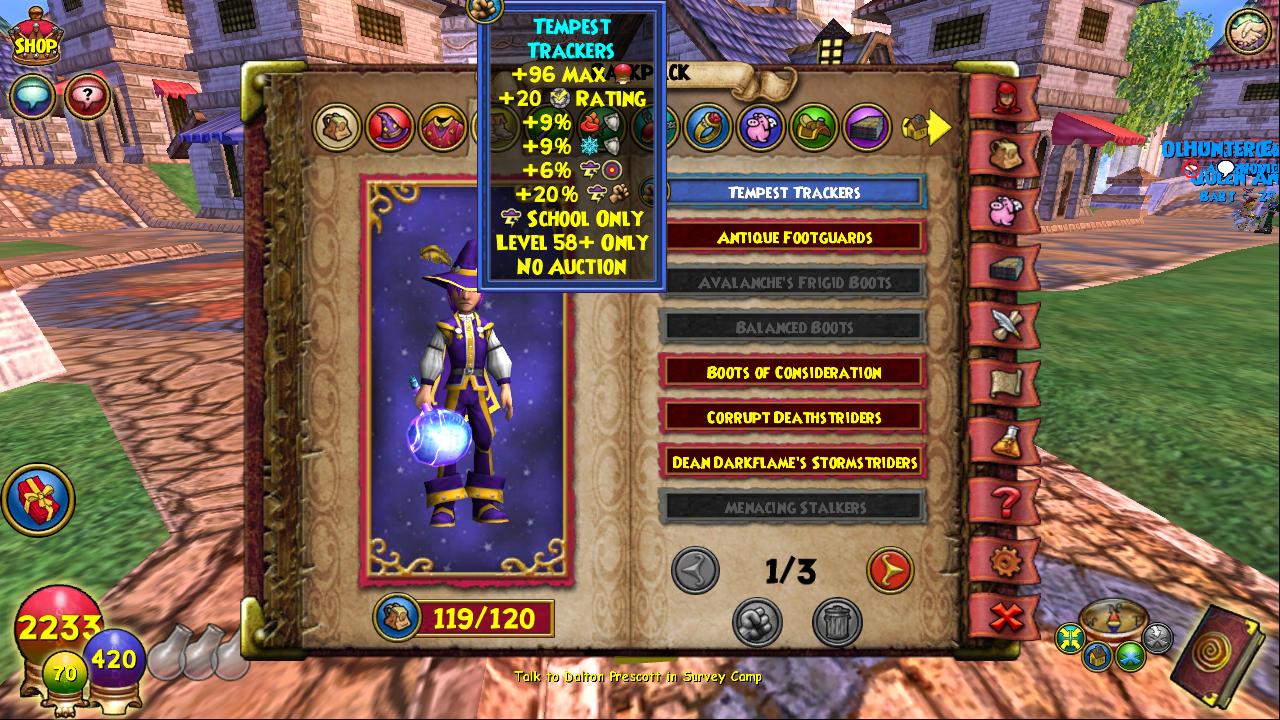Select Corrupt Deathstriders in the backpack list
The width and height of the screenshot is (1280, 720).
point(794,418)
